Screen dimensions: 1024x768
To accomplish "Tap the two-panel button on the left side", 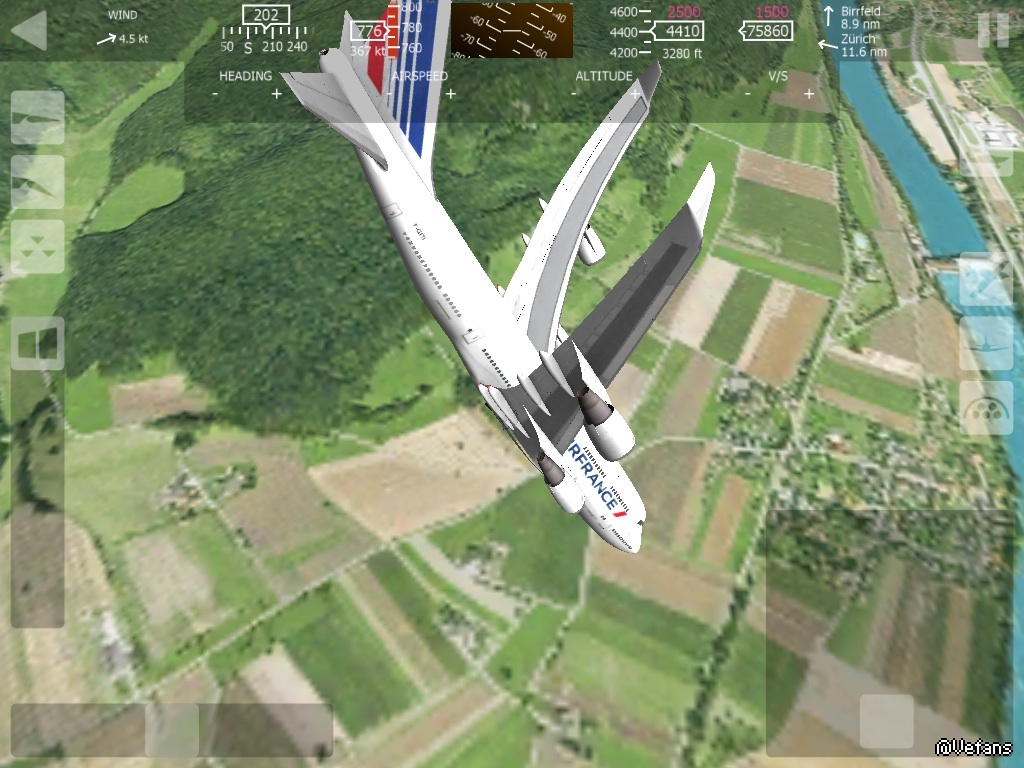I will point(38,344).
